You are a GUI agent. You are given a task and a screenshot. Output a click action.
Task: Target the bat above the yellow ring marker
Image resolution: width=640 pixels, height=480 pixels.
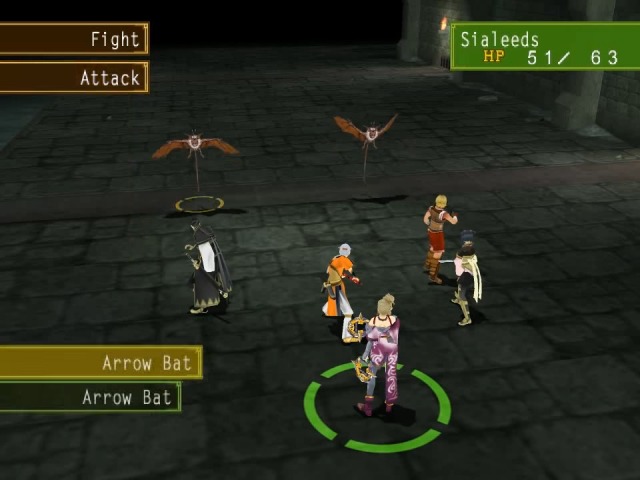195,146
